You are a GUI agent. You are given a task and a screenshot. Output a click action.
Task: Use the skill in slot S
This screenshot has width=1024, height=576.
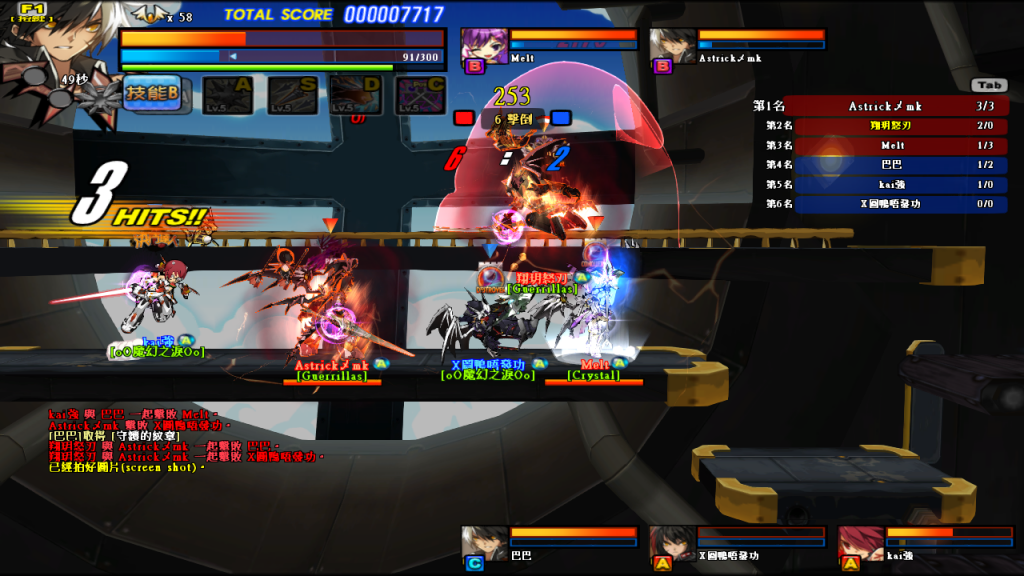[x=292, y=95]
